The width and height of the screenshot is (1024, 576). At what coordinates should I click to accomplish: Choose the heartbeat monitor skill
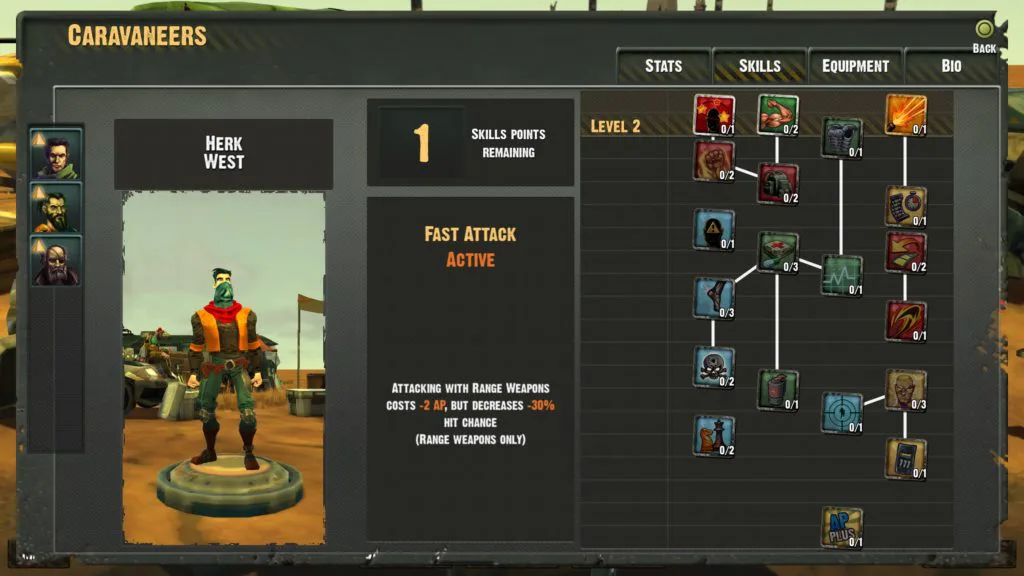click(x=842, y=274)
